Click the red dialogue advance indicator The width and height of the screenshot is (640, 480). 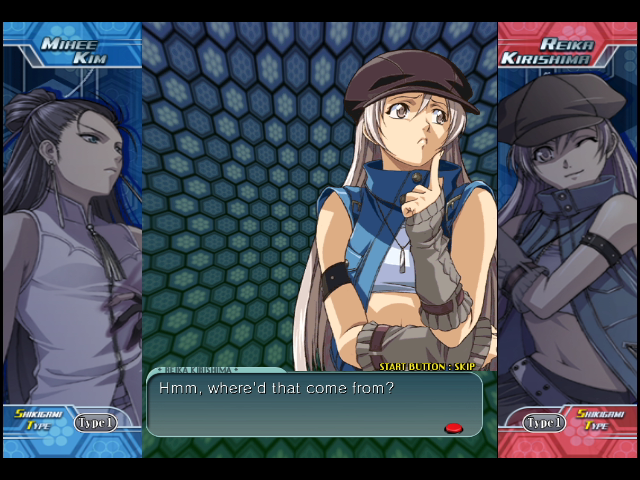(453, 427)
